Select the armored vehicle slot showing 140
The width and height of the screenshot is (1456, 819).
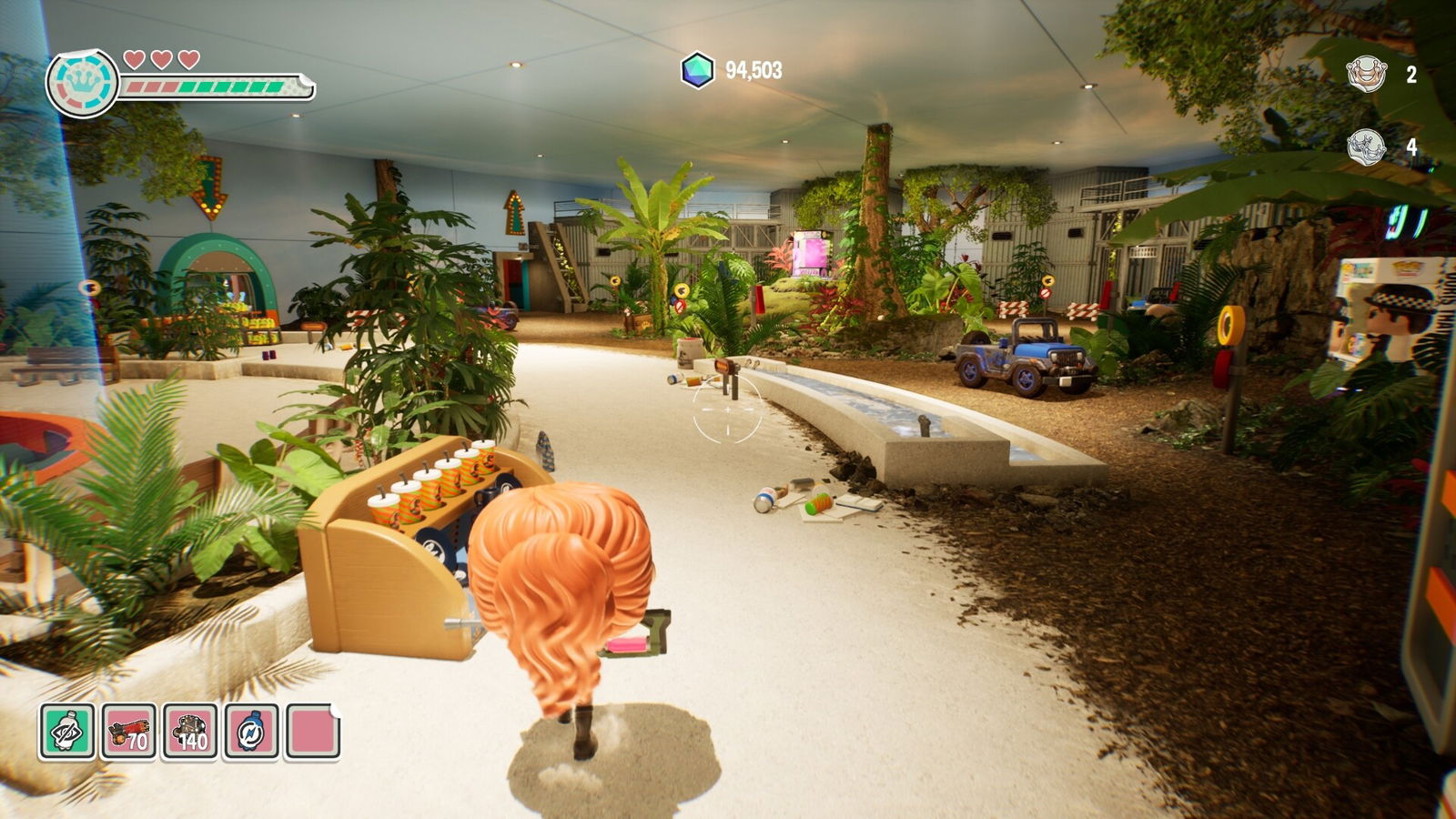coord(190,732)
